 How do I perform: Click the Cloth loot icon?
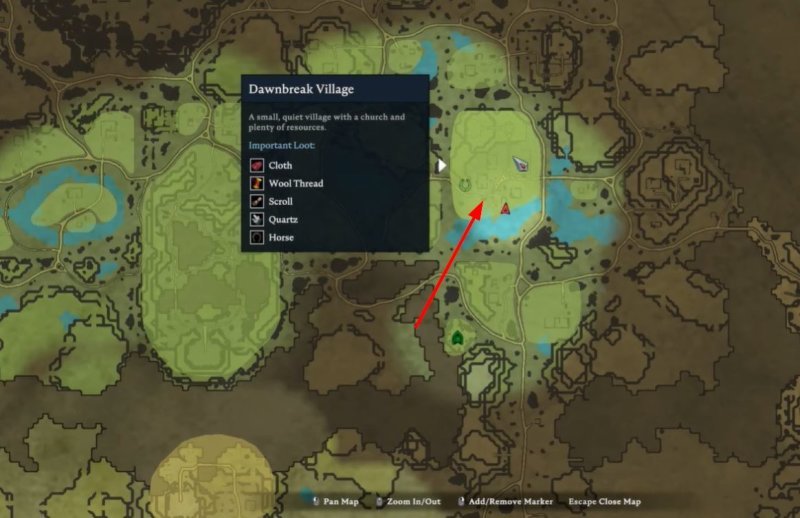click(257, 165)
